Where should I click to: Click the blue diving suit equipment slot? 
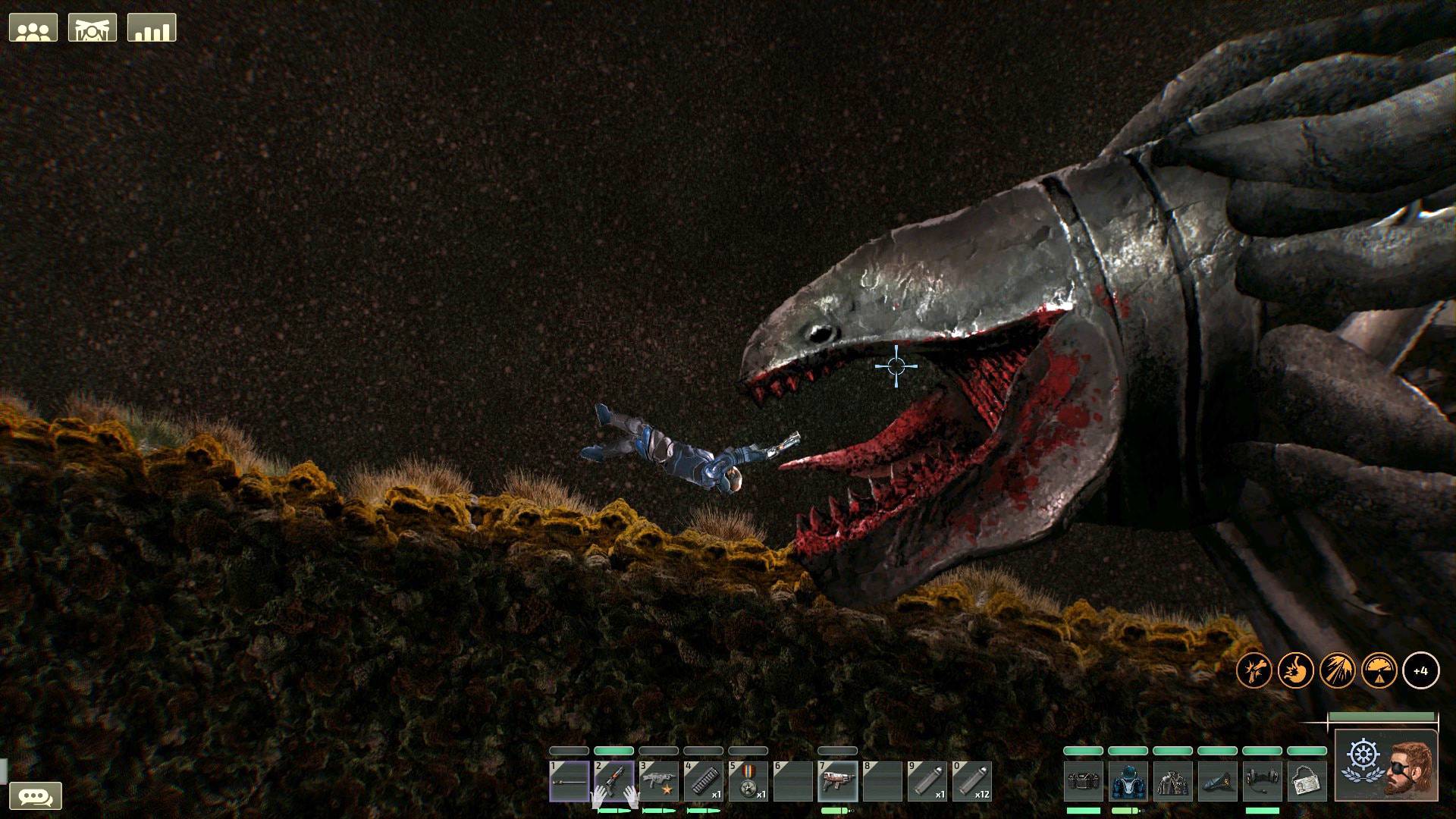(x=1128, y=781)
